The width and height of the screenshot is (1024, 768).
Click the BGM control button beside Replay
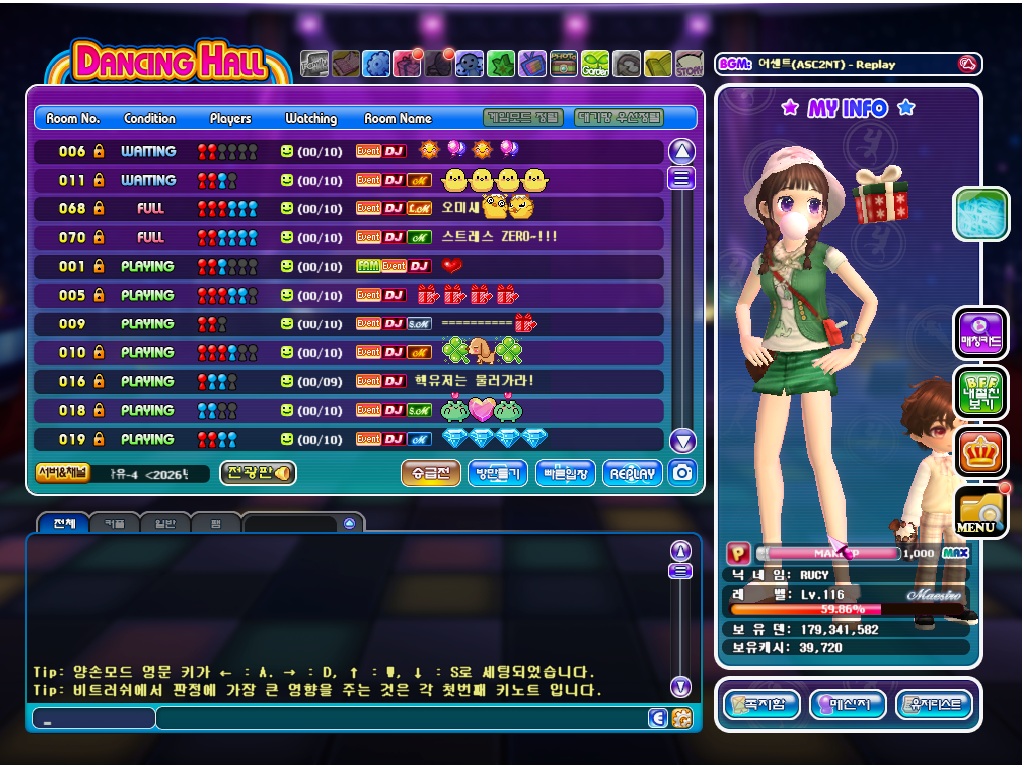(966, 64)
